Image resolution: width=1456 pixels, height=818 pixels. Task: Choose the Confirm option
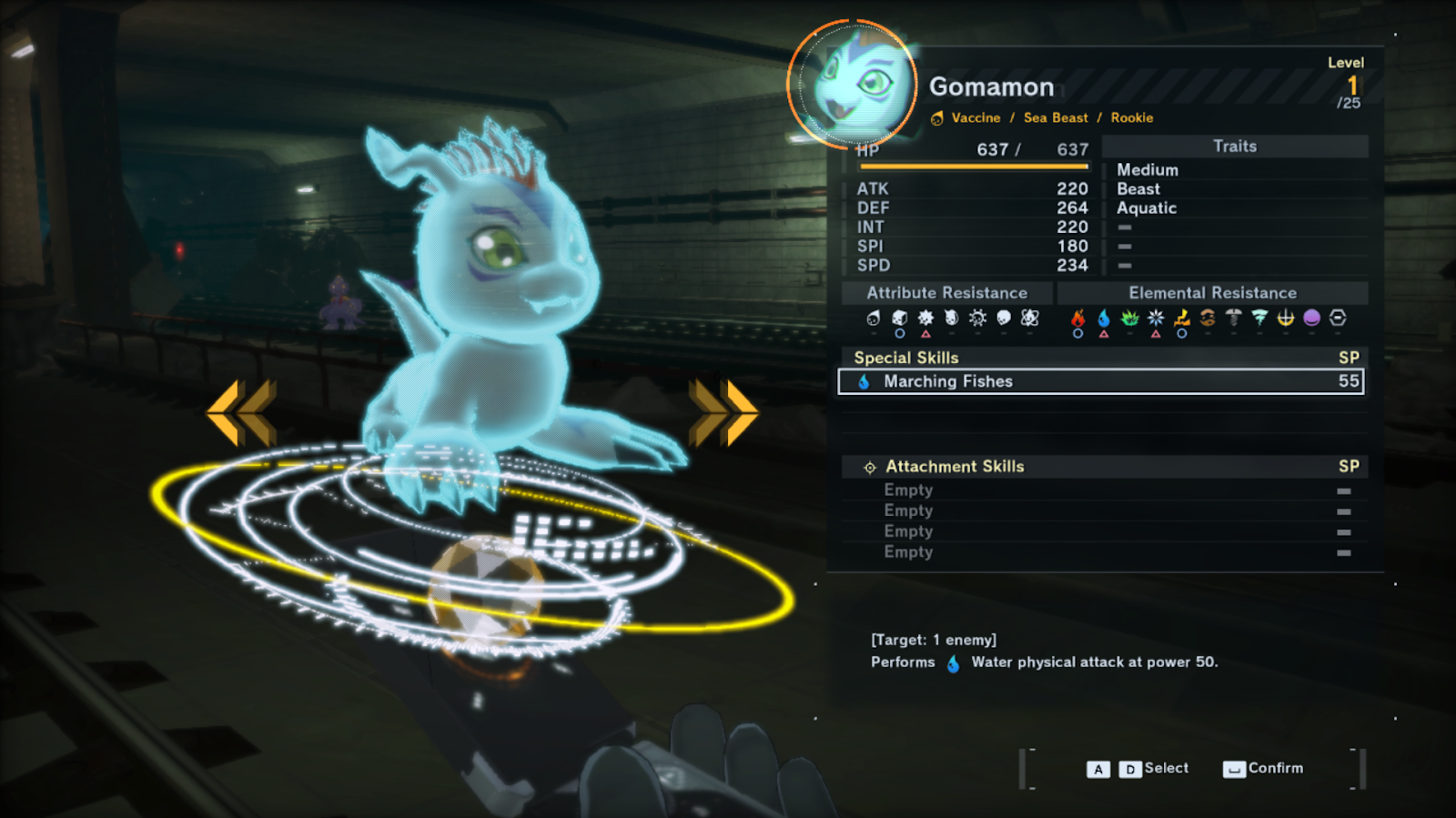[1263, 769]
